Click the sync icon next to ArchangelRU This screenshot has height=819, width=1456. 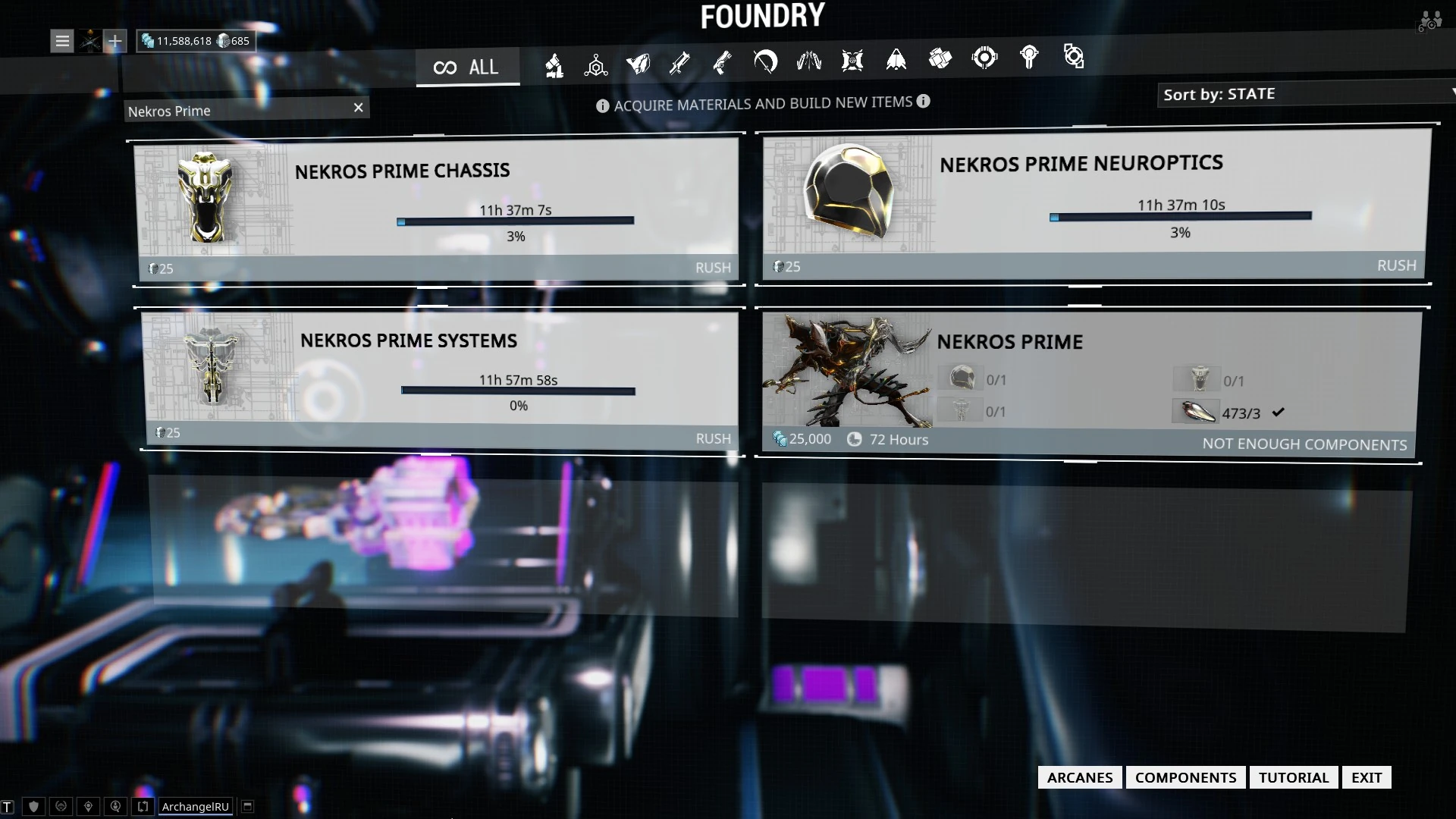click(x=142, y=806)
